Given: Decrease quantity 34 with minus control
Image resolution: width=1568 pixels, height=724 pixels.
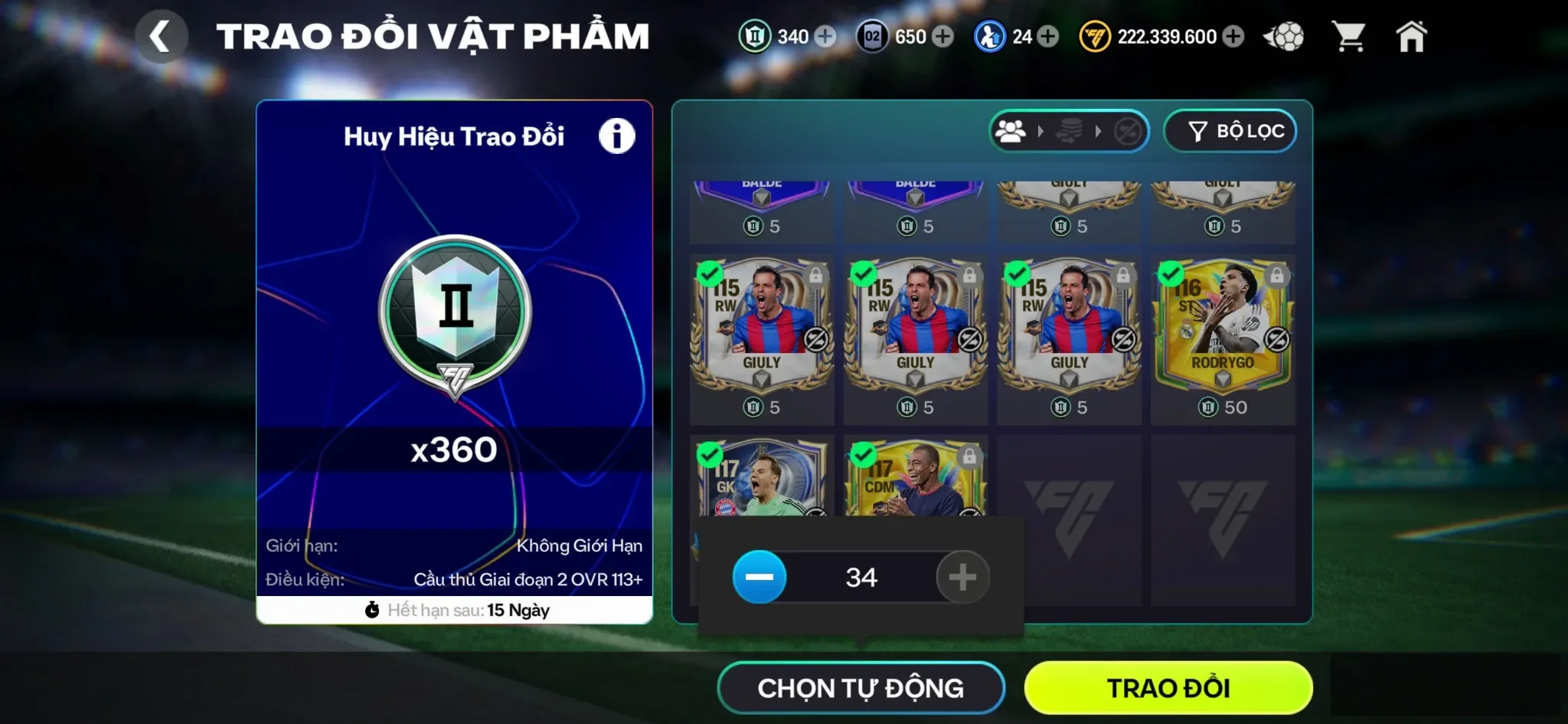Looking at the screenshot, I should click(x=759, y=578).
